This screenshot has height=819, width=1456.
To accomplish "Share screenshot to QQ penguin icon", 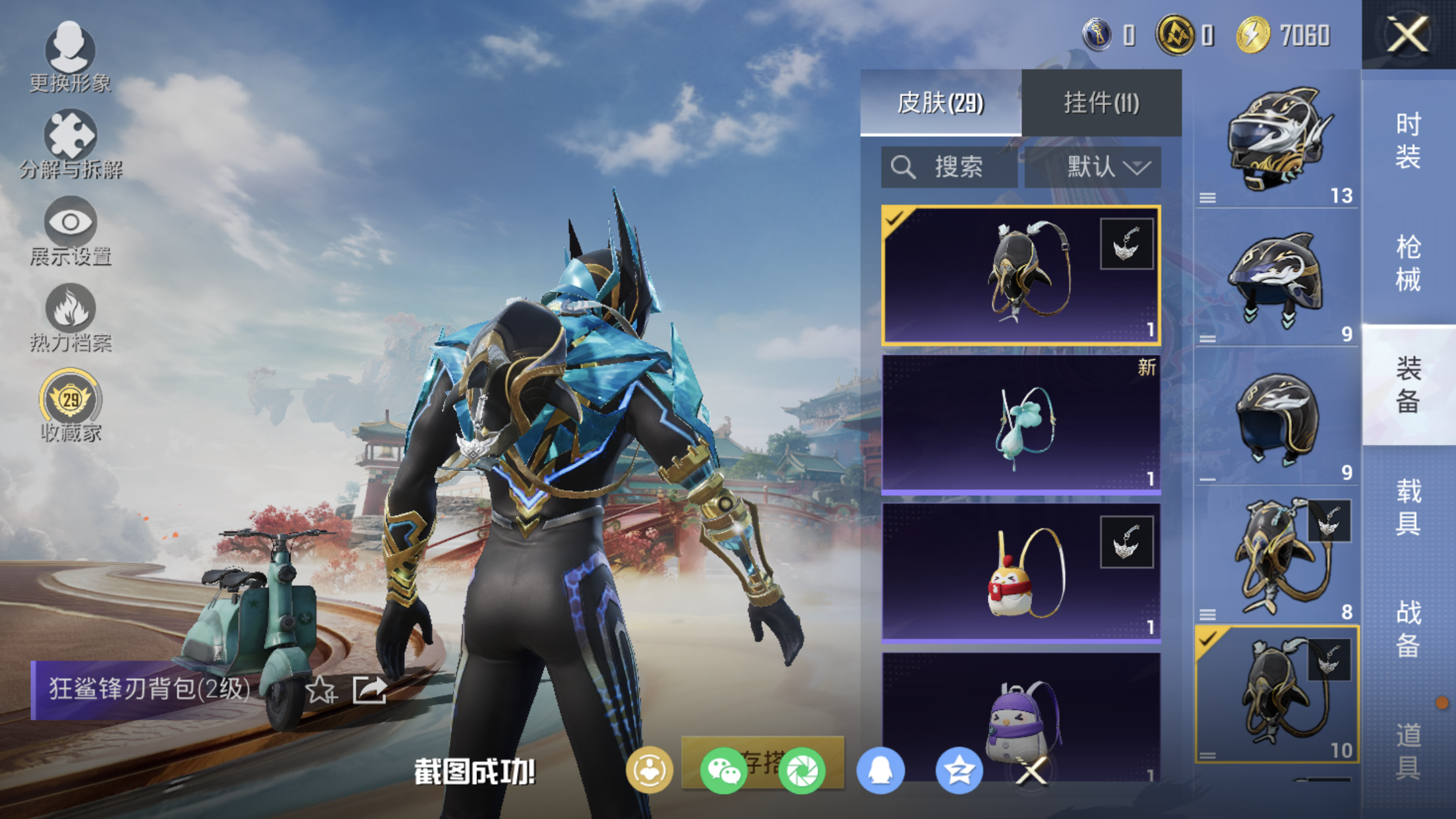I will coord(880,770).
